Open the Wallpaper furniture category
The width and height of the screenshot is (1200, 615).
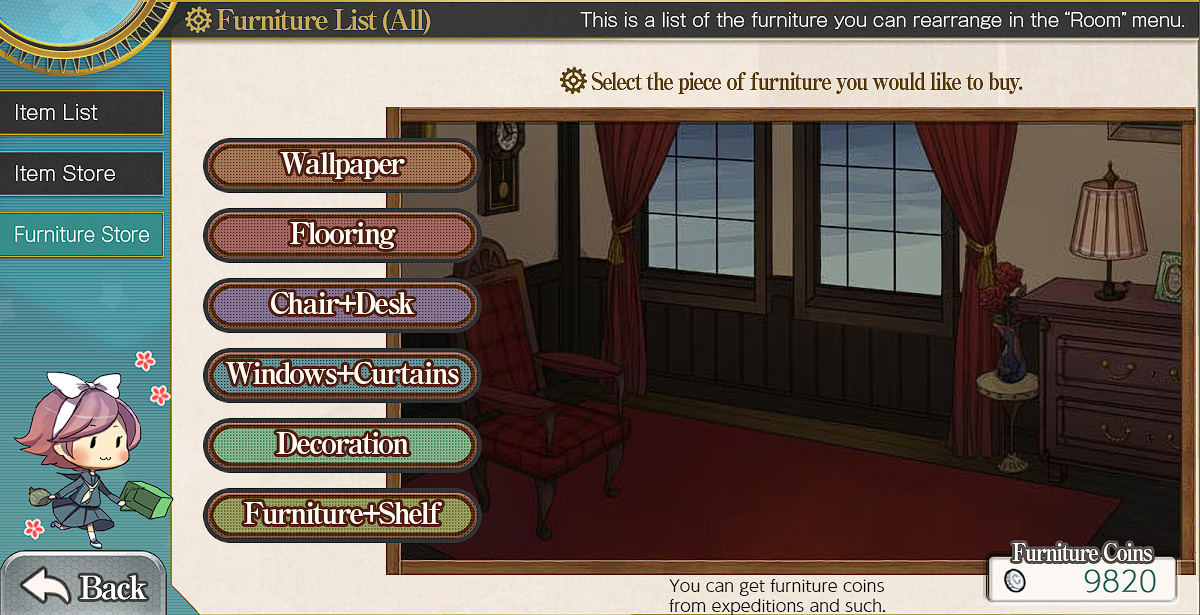click(x=342, y=165)
